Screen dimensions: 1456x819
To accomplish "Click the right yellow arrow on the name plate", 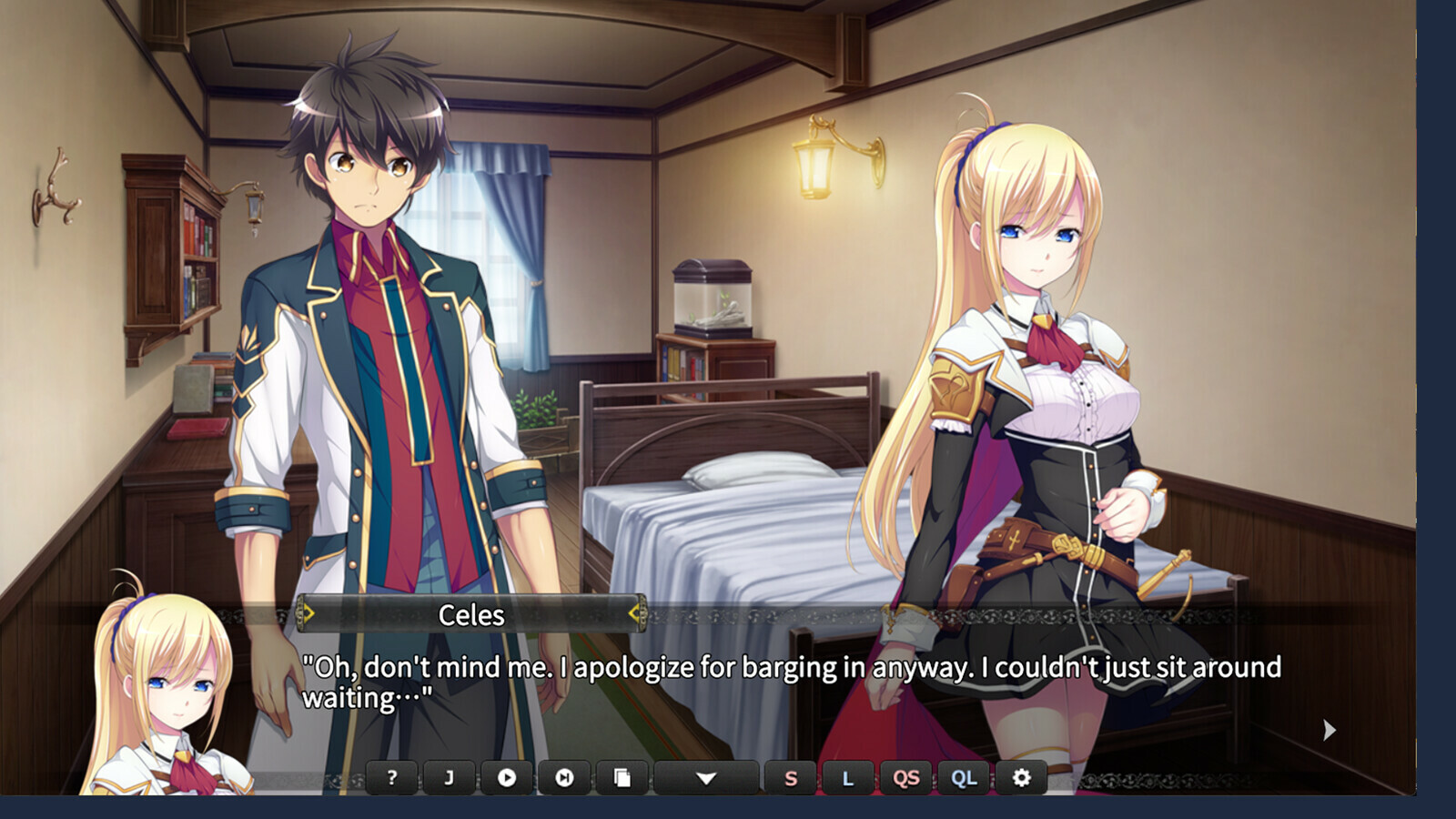I will click(x=634, y=614).
